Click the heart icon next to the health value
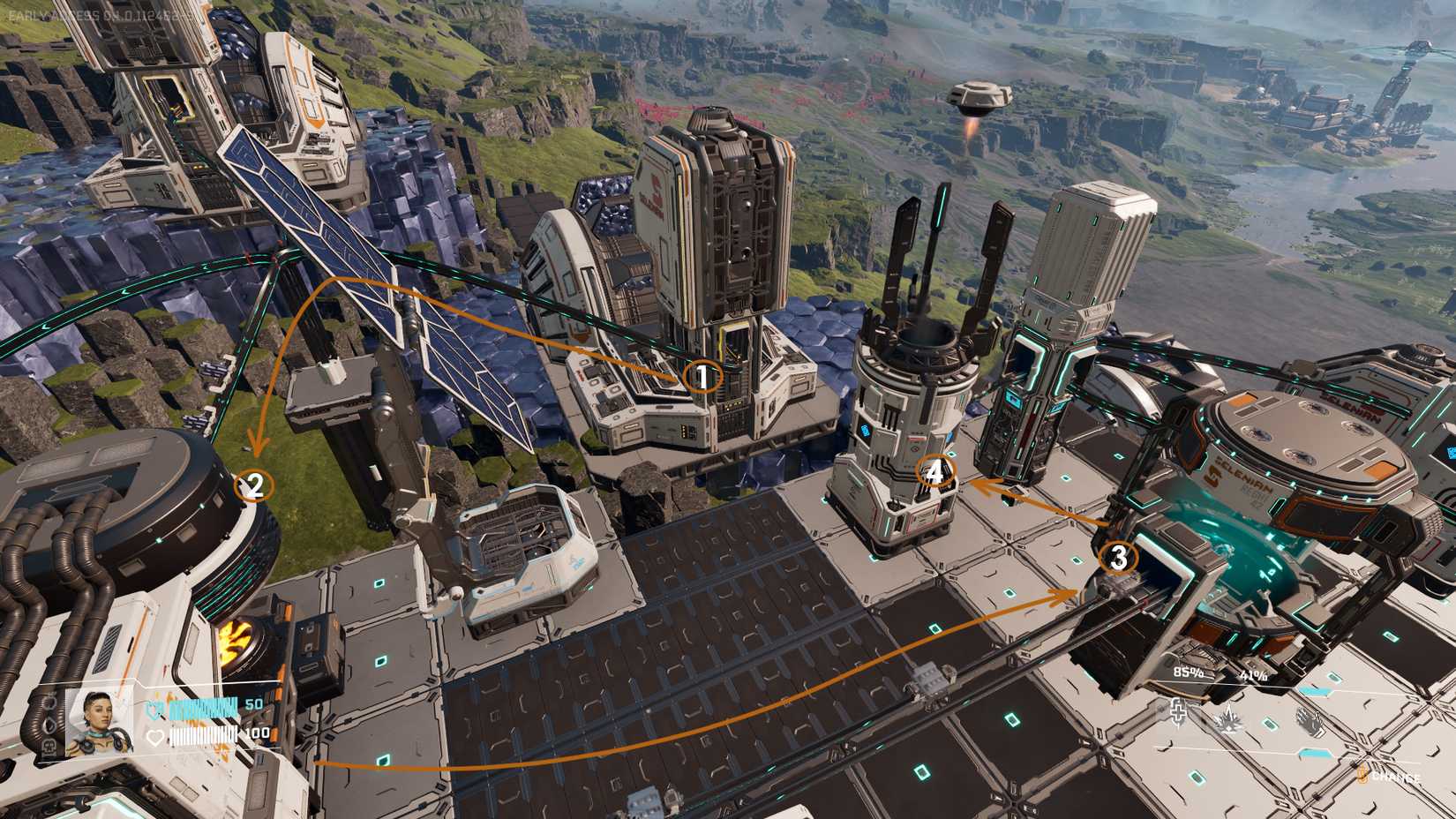 click(x=156, y=737)
